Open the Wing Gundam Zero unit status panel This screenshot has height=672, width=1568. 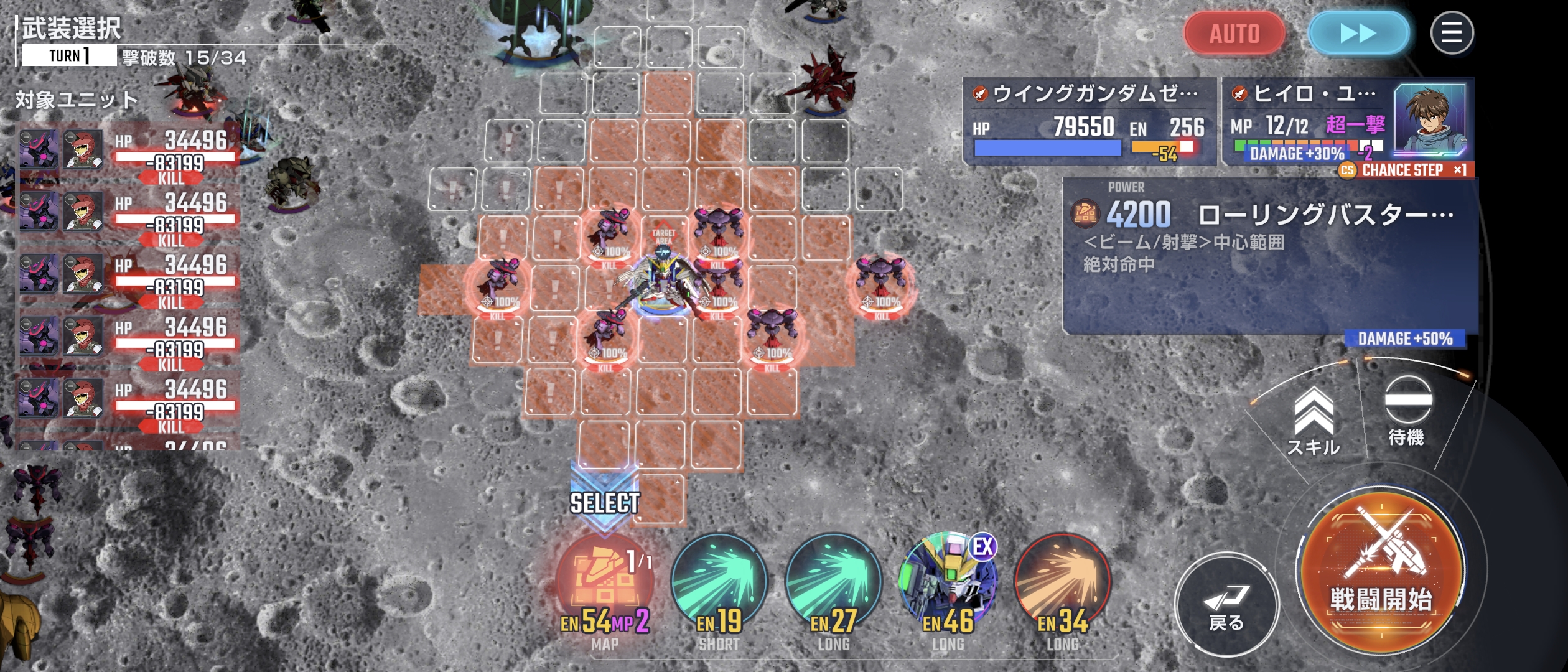point(1089,121)
